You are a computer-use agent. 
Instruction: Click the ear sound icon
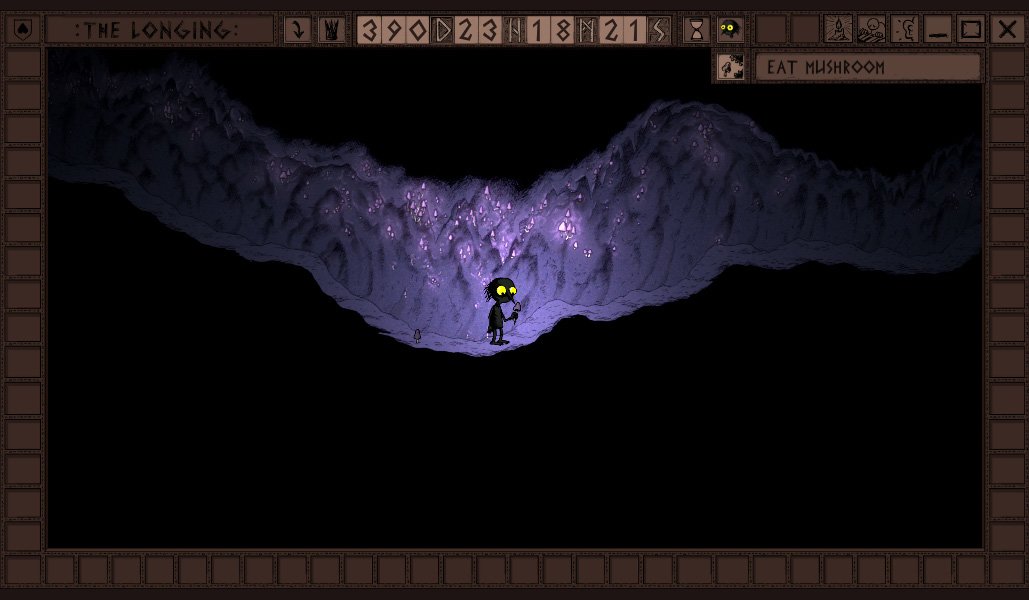(x=904, y=30)
